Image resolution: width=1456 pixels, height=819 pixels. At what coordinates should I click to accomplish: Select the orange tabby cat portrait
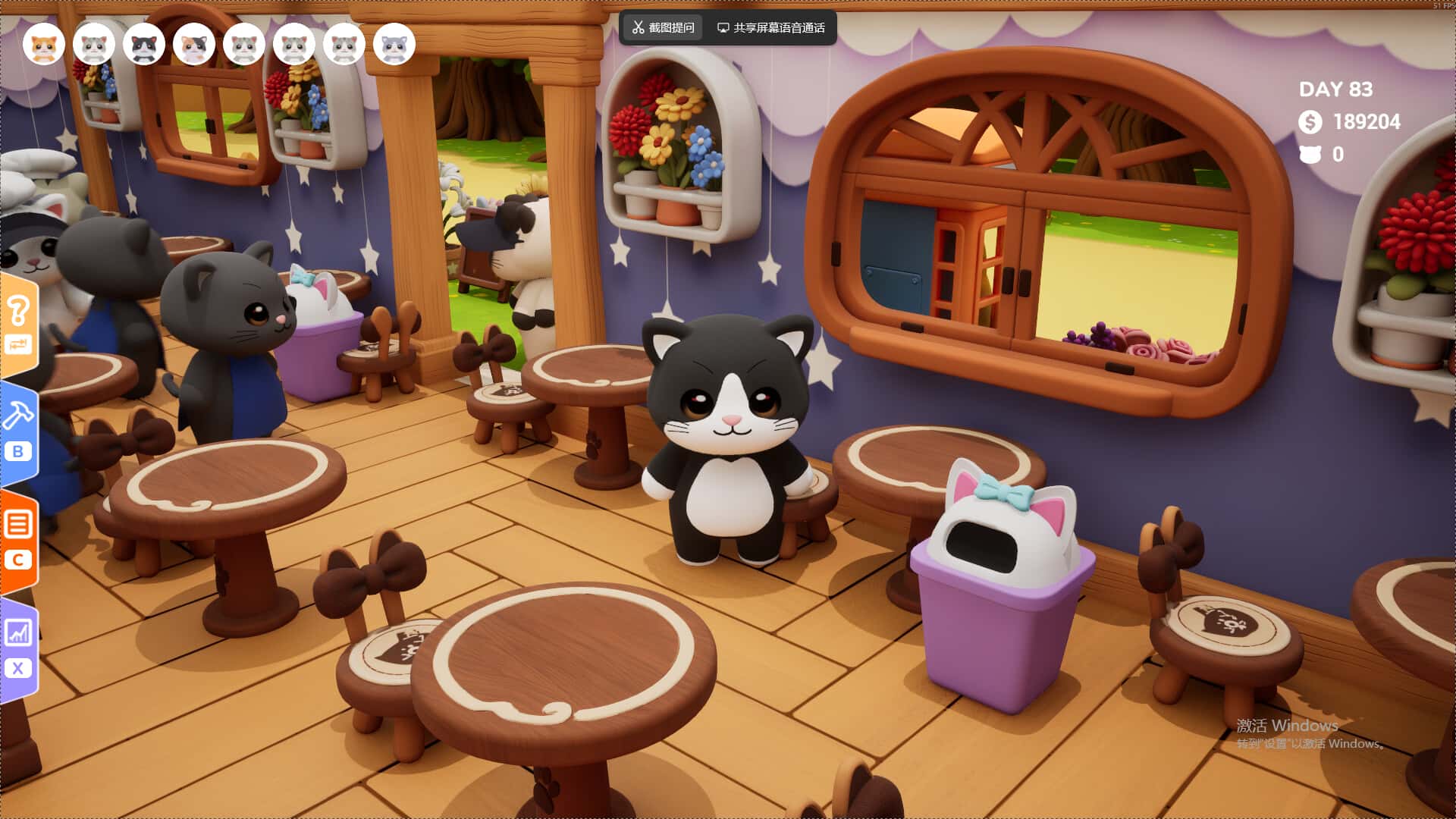coord(44,45)
